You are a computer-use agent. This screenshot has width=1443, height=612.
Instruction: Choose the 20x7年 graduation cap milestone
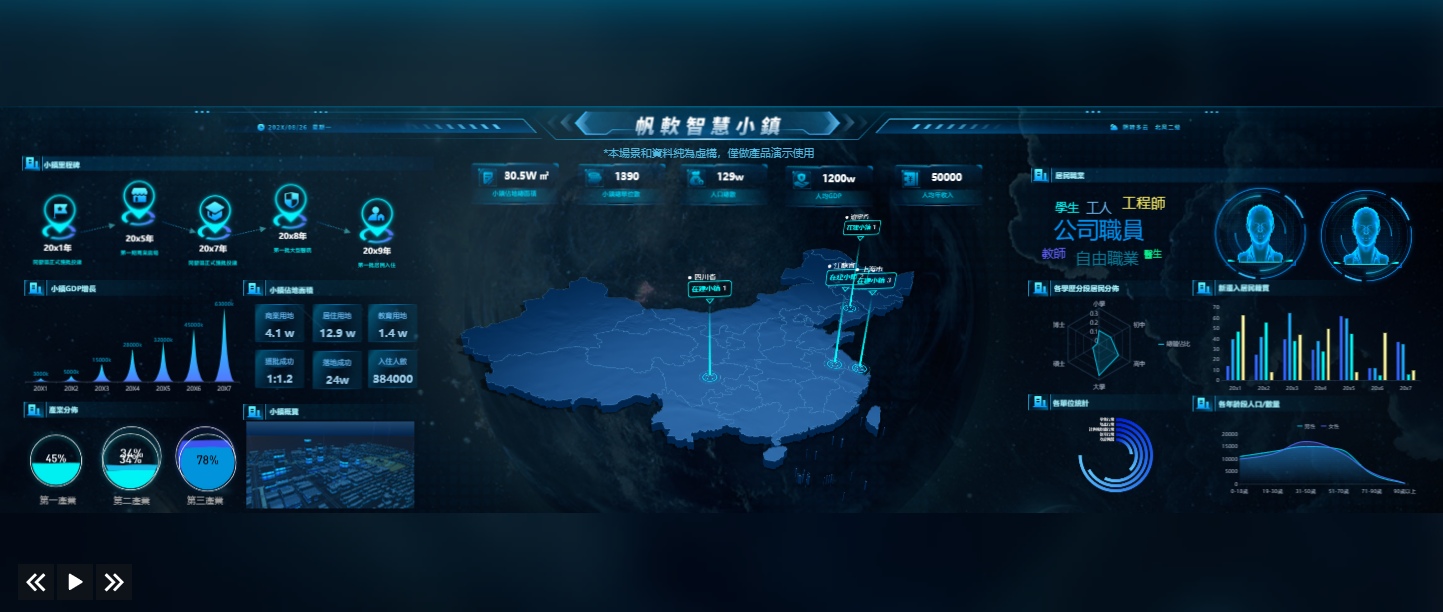(213, 212)
